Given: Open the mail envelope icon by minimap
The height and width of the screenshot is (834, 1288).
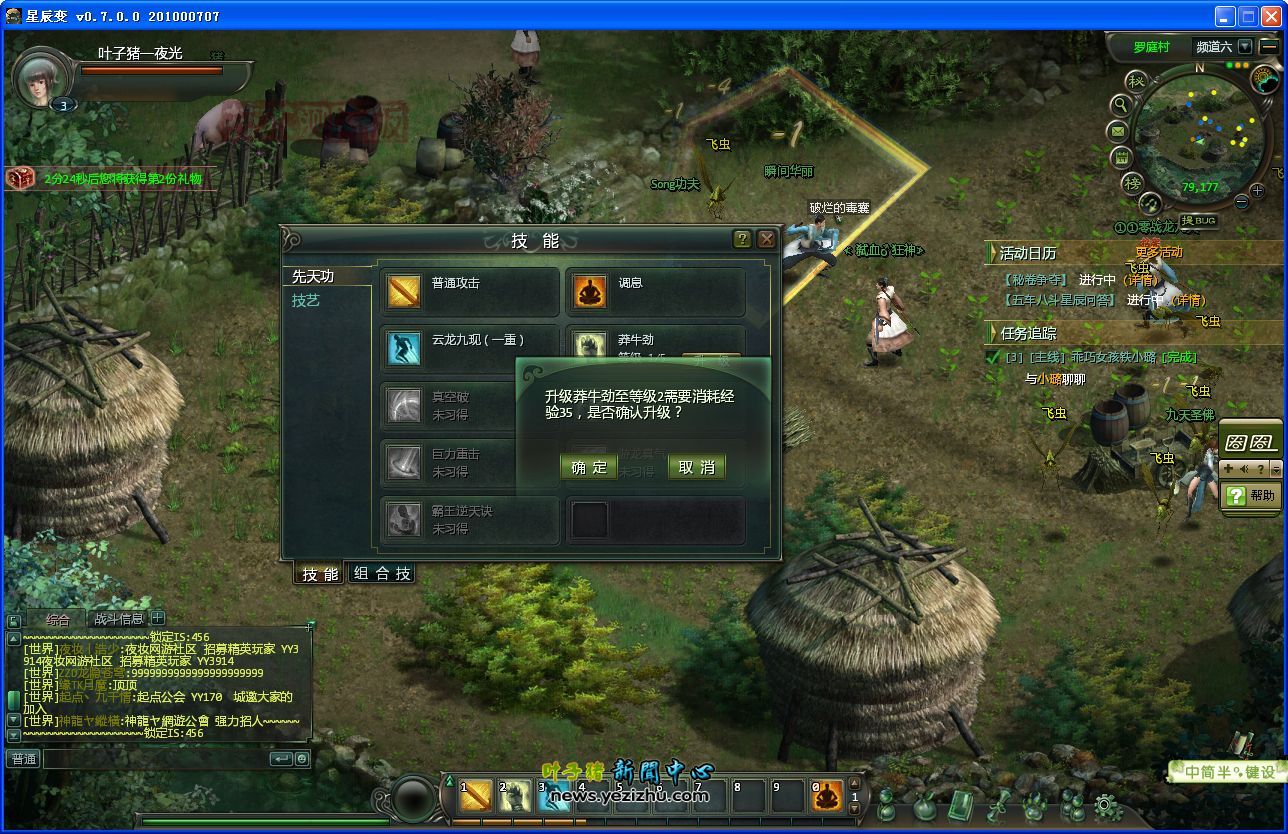Looking at the screenshot, I should point(1118,131).
